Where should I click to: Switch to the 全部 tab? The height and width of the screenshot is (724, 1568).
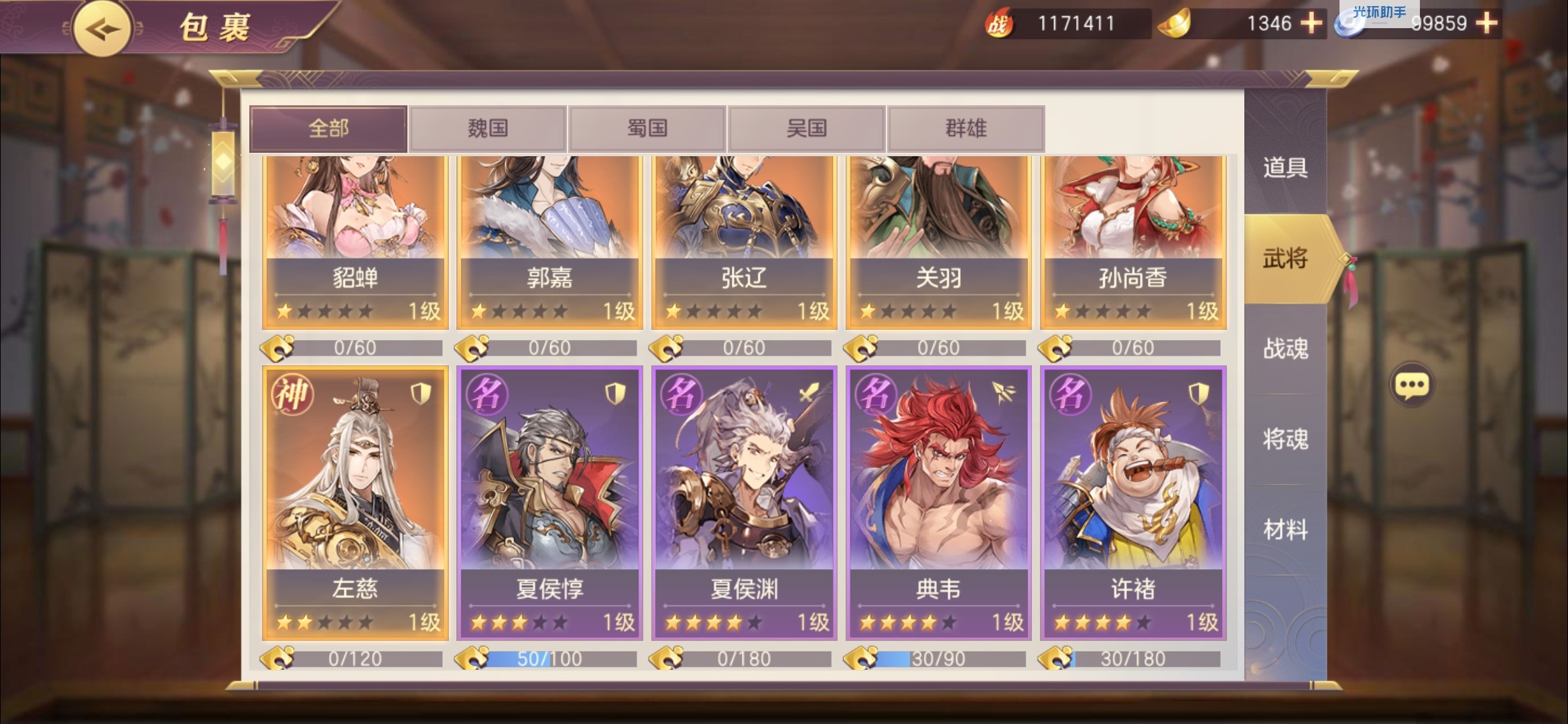pyautogui.click(x=328, y=128)
